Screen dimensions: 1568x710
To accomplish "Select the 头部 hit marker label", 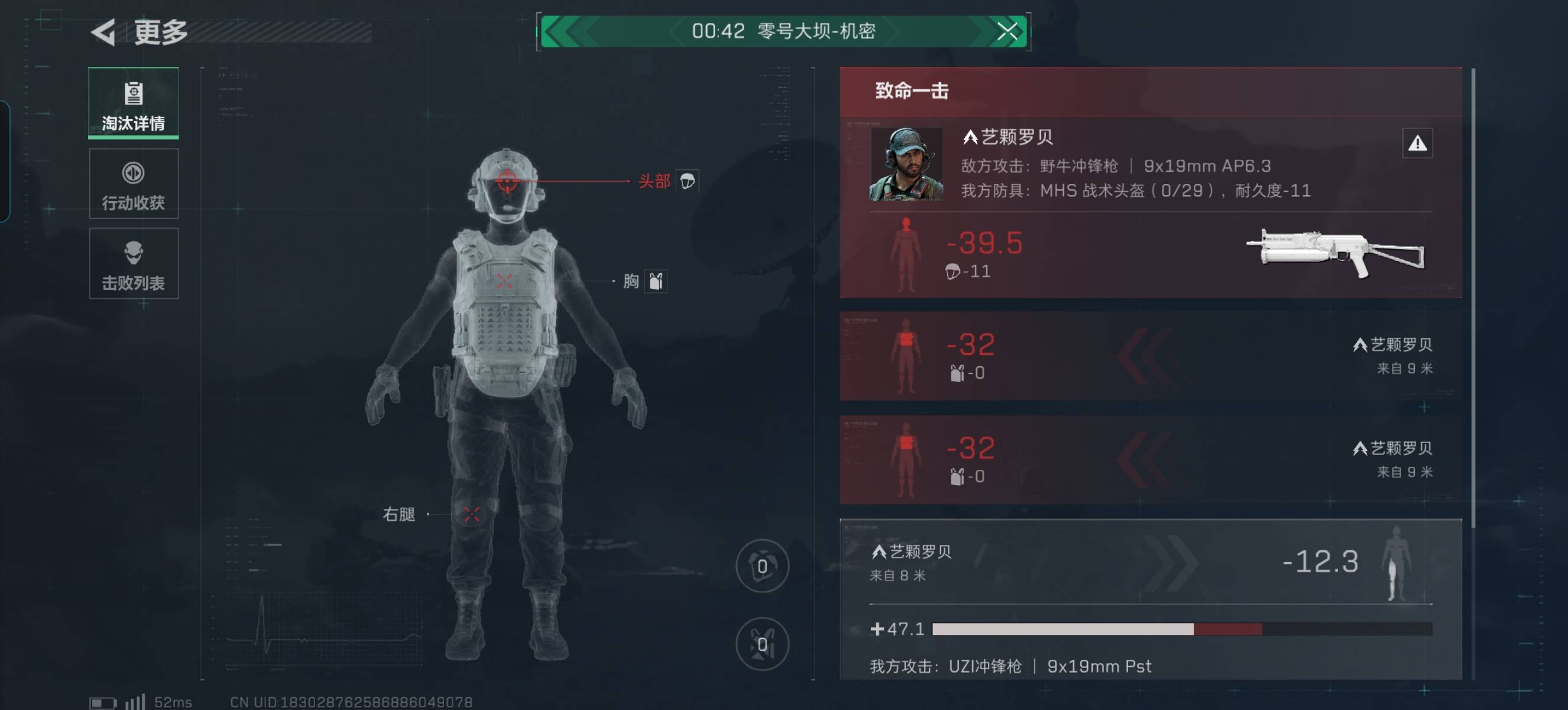I will (655, 182).
